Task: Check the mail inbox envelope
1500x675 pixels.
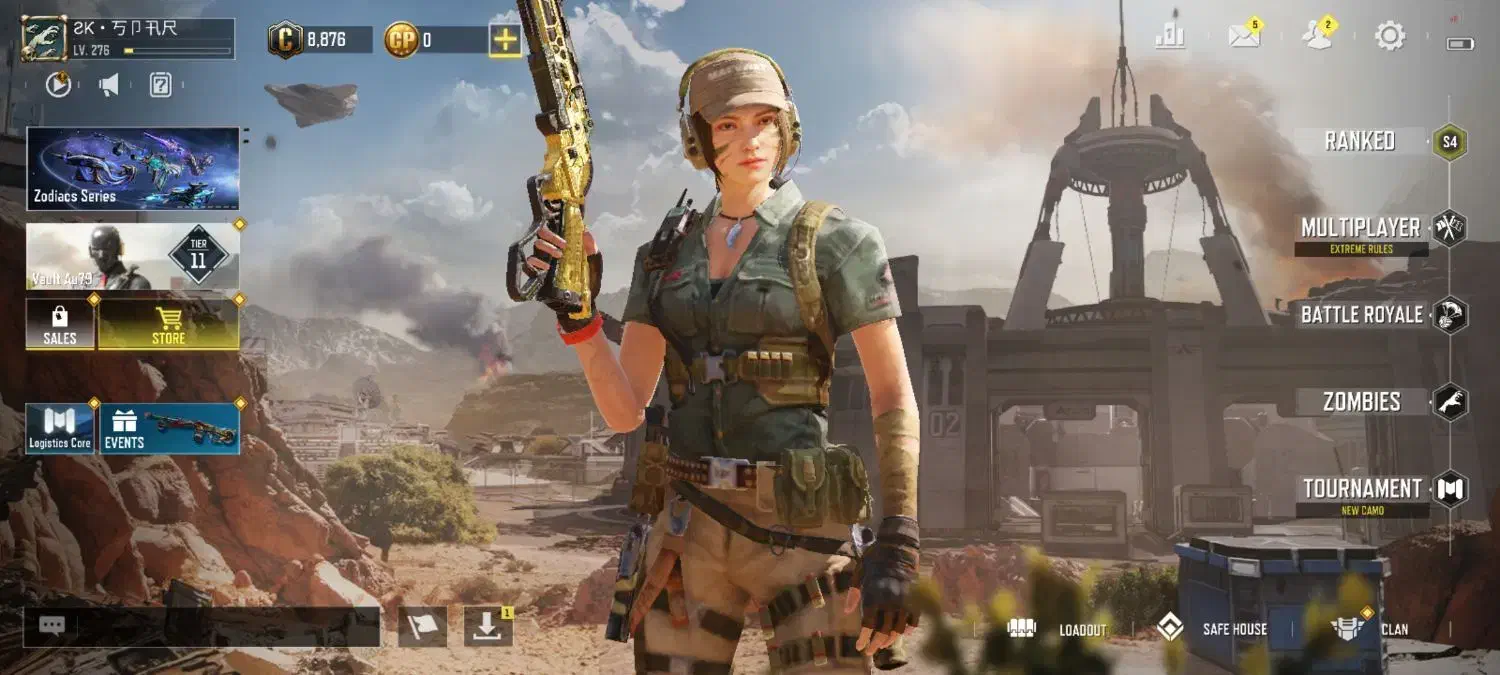Action: (x=1244, y=37)
